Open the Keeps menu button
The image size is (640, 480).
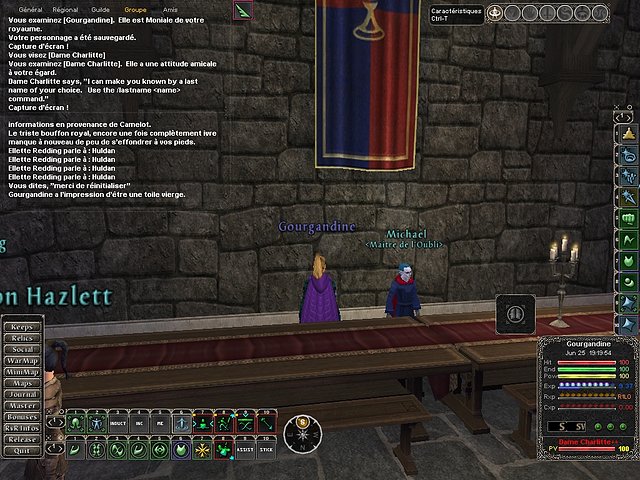22,327
